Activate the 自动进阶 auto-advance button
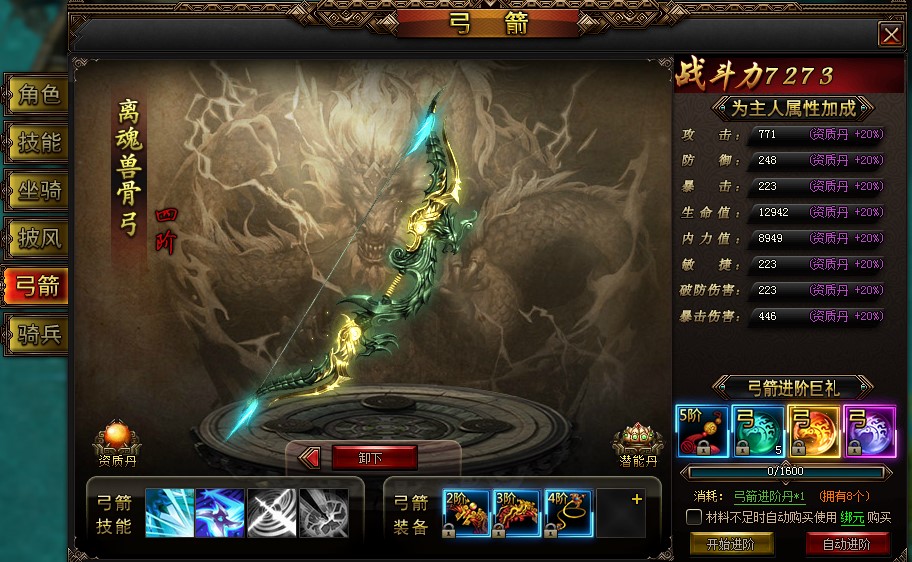This screenshot has height=562, width=912. click(847, 545)
